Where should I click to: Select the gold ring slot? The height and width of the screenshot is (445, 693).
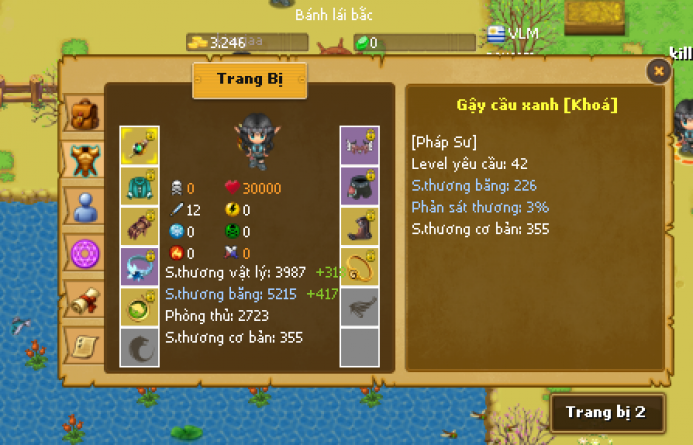click(x=359, y=266)
